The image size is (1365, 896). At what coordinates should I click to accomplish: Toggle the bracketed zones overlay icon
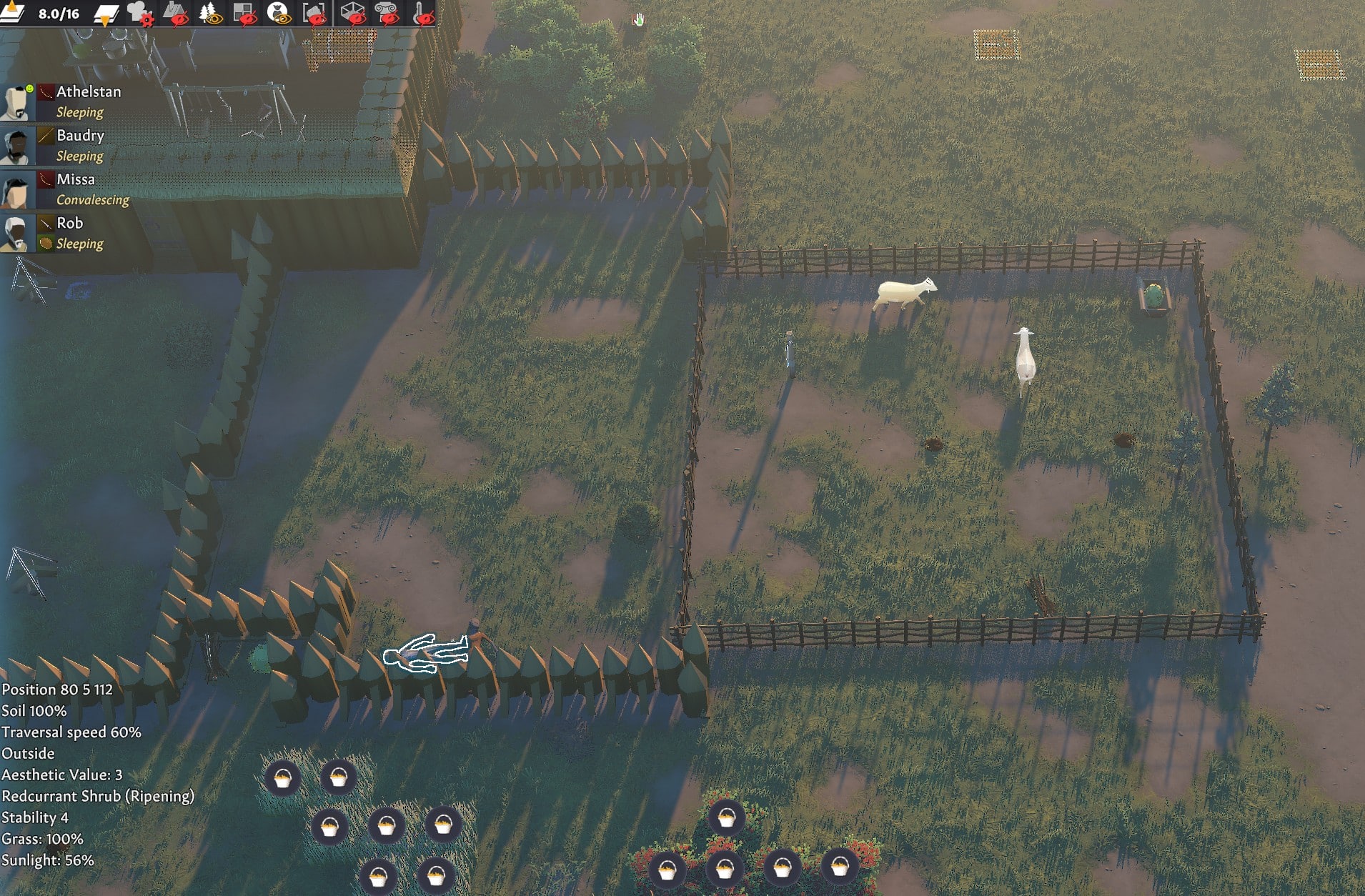pos(314,13)
